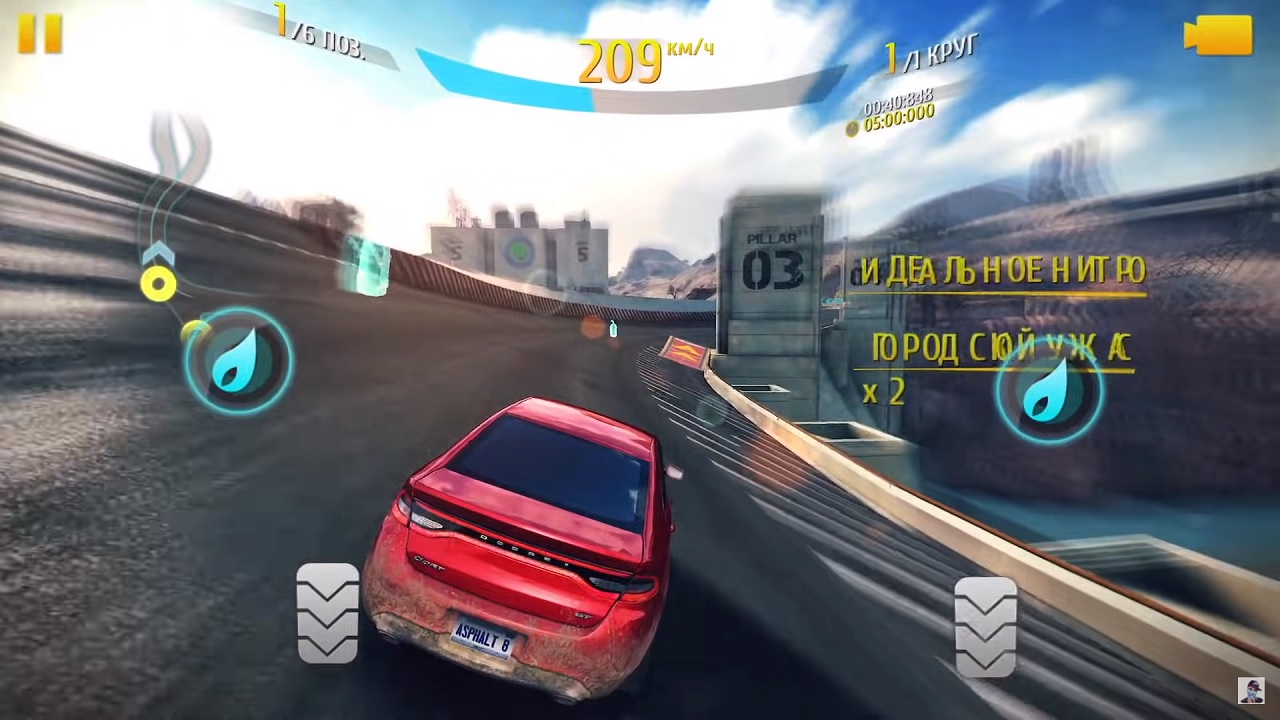
Task: Open the channel avatar watermark
Action: pyautogui.click(x=1250, y=690)
